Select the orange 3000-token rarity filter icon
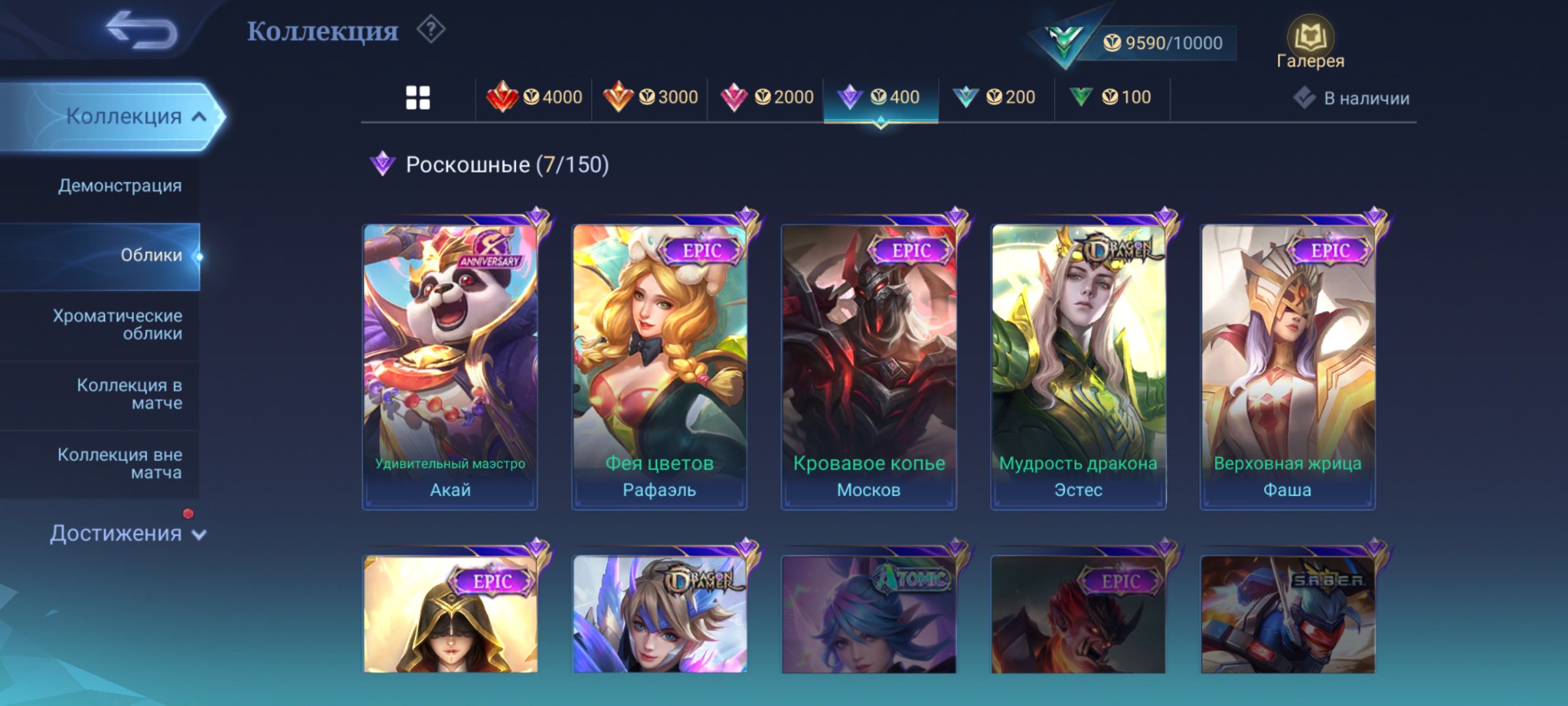Viewport: 1568px width, 706px height. coord(617,97)
